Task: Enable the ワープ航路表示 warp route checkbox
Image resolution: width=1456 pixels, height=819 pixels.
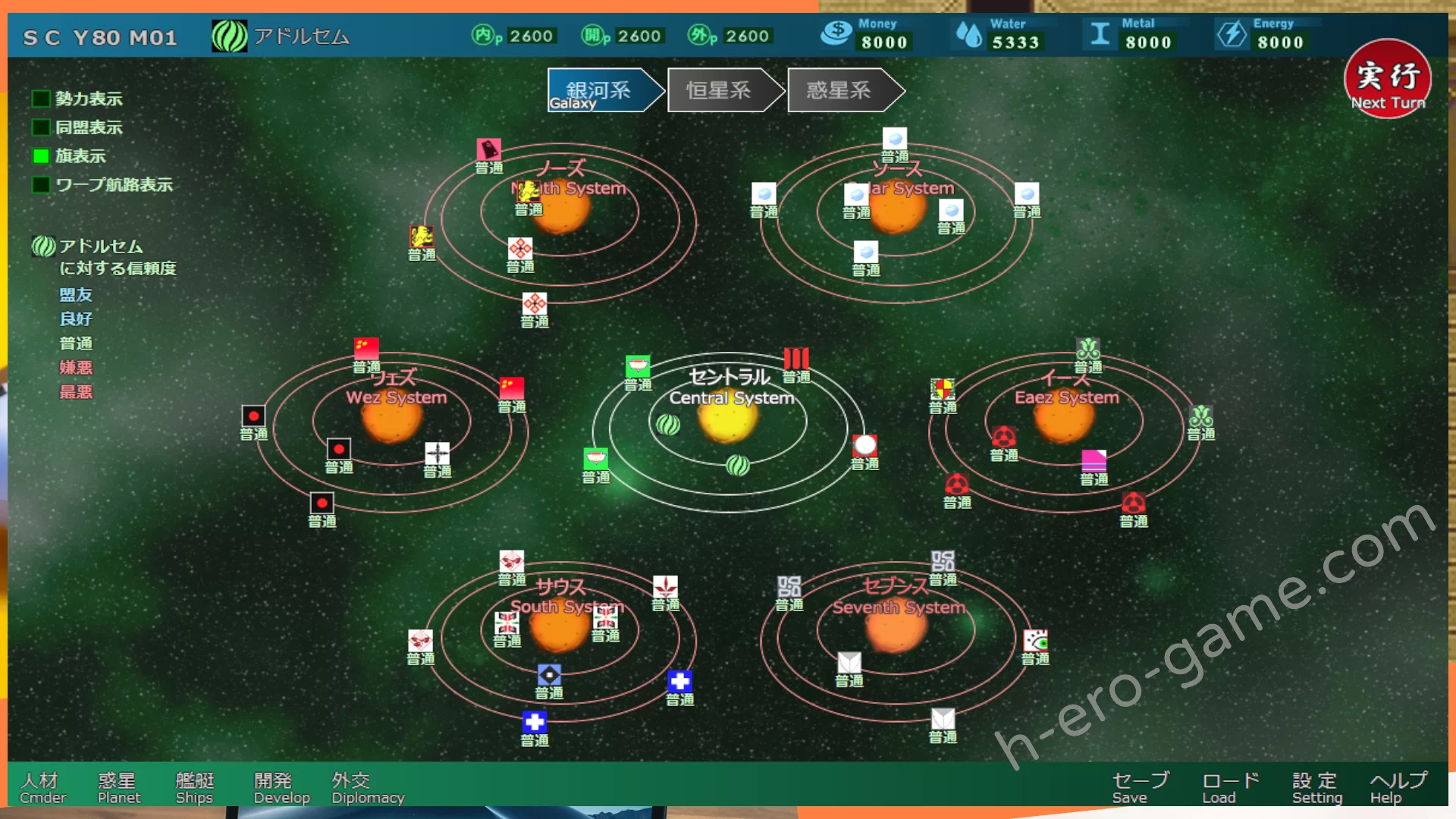Action: [41, 185]
